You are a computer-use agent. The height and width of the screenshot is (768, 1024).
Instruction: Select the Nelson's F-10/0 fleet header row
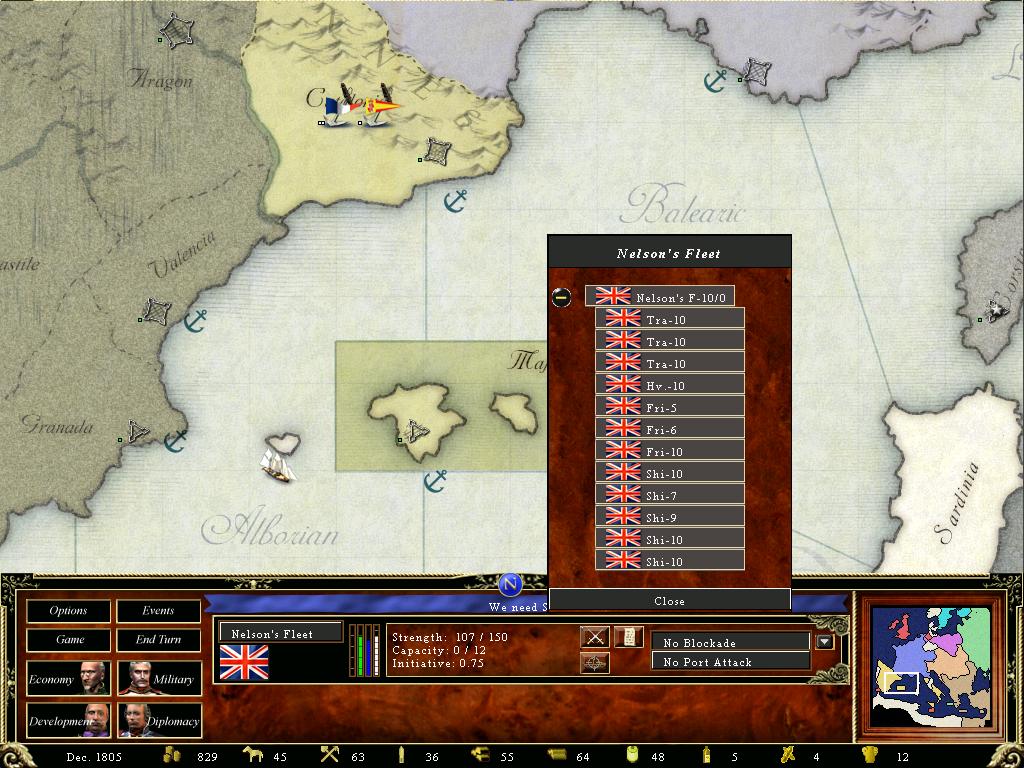660,297
